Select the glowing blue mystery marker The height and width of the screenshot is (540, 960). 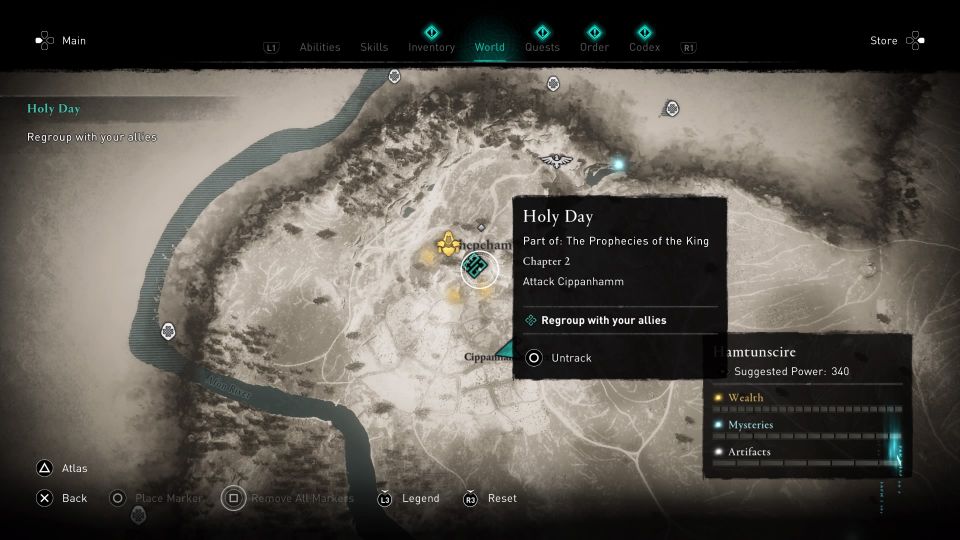619,163
